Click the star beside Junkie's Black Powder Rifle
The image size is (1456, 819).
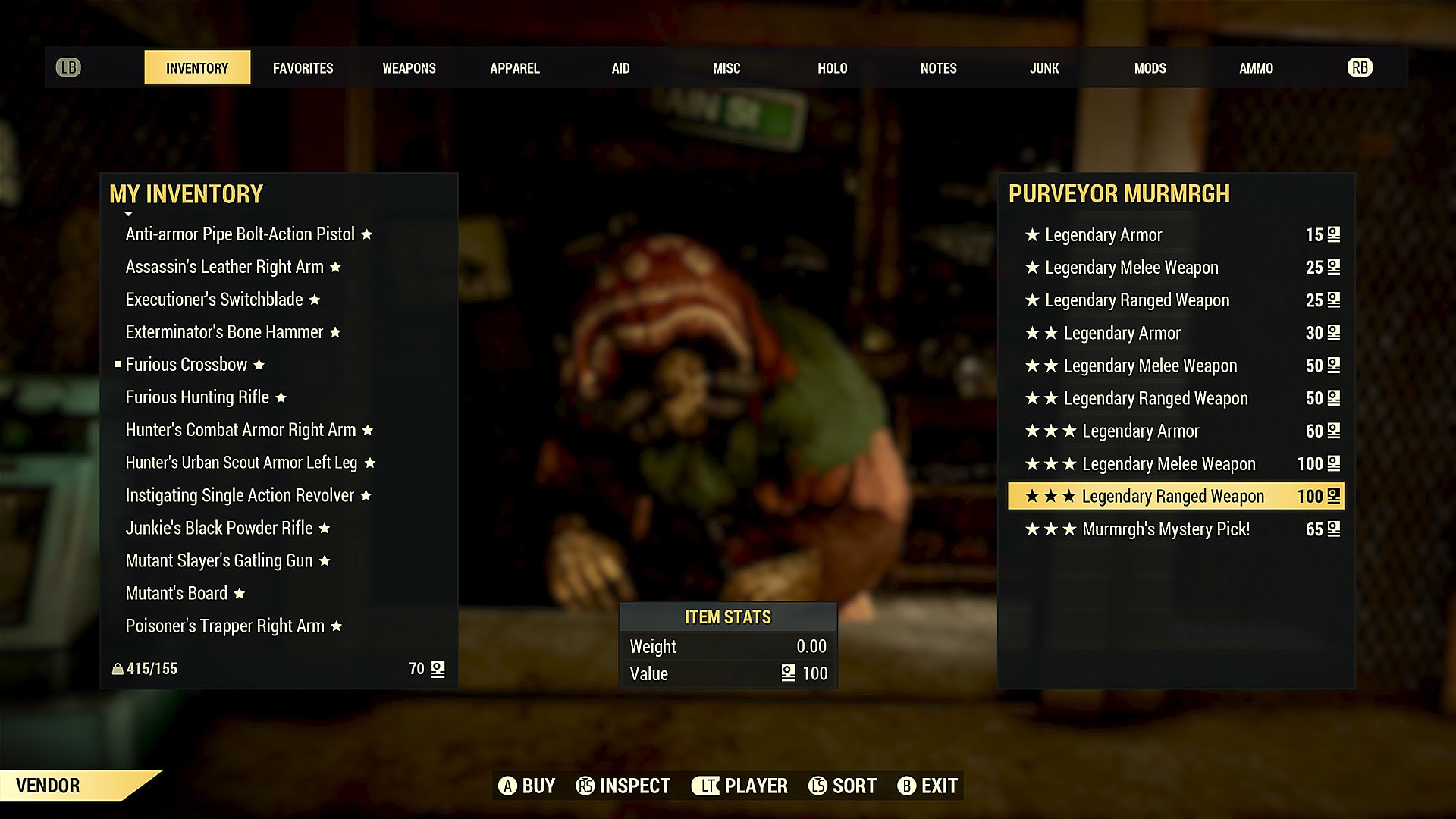point(325,528)
